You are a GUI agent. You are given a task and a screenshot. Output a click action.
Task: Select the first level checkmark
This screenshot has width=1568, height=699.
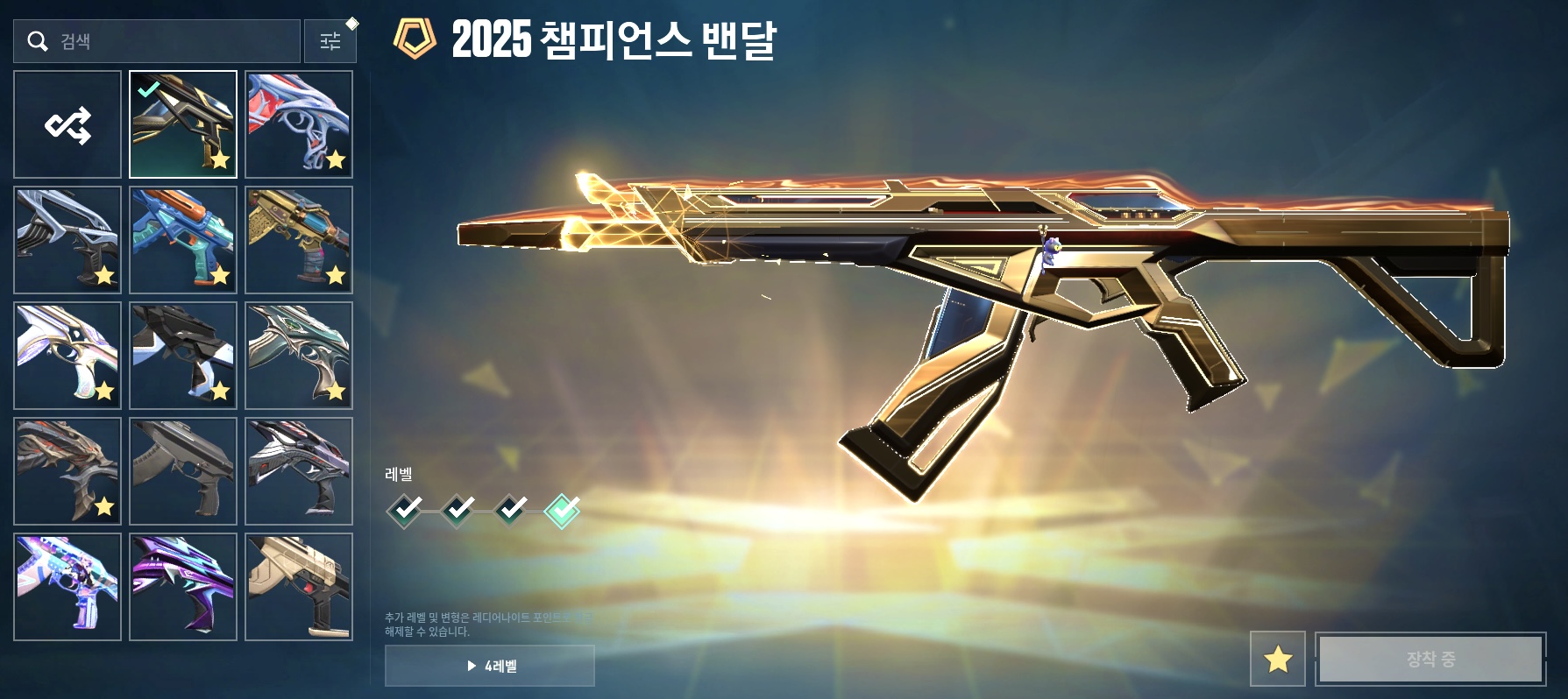(x=405, y=510)
